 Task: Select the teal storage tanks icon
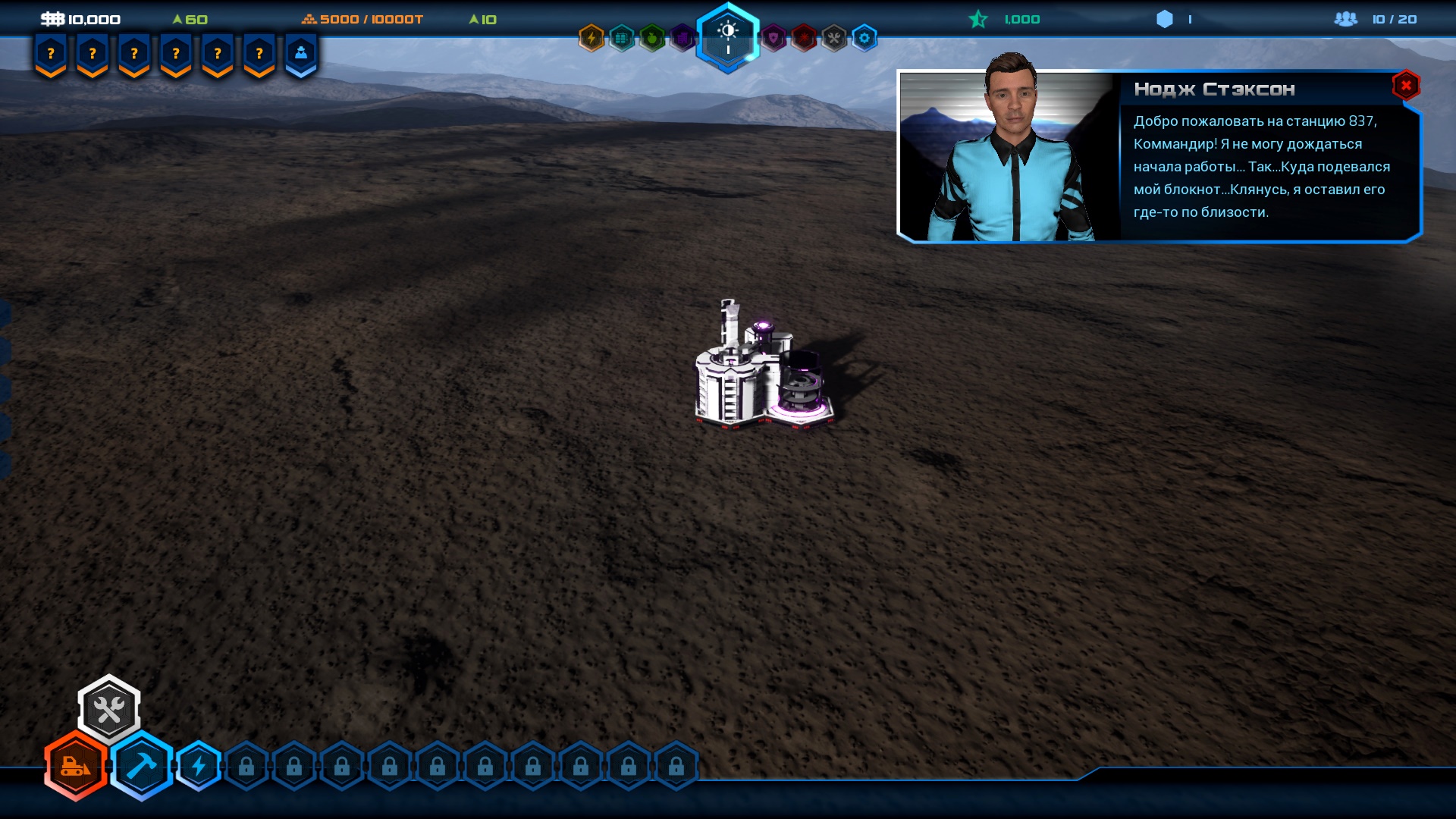tap(622, 38)
